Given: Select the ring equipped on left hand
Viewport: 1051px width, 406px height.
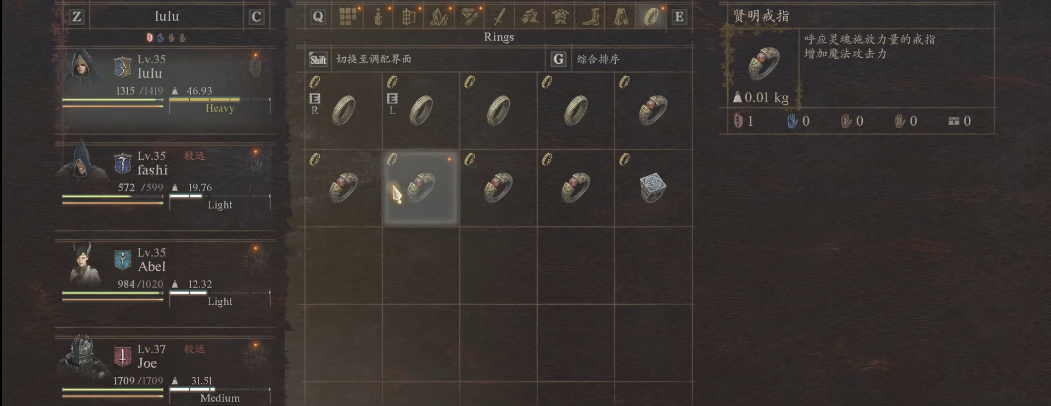Looking at the screenshot, I should 420,108.
